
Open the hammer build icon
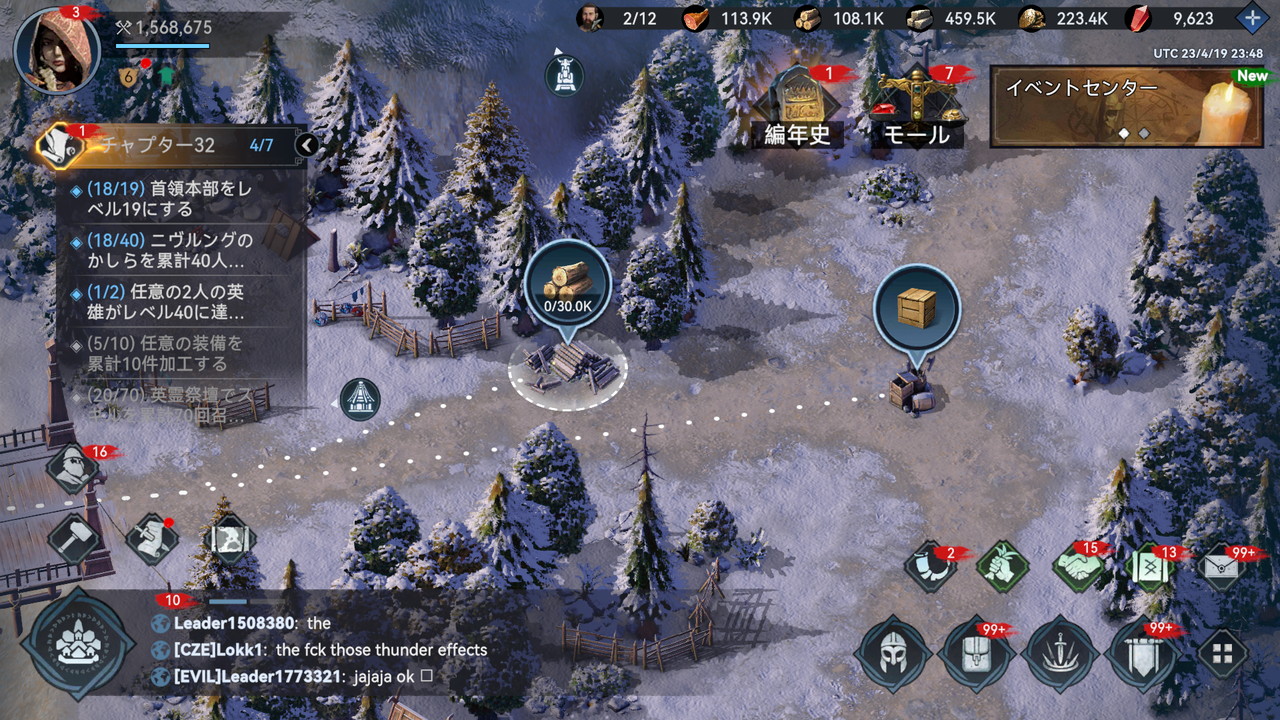pyautogui.click(x=73, y=538)
